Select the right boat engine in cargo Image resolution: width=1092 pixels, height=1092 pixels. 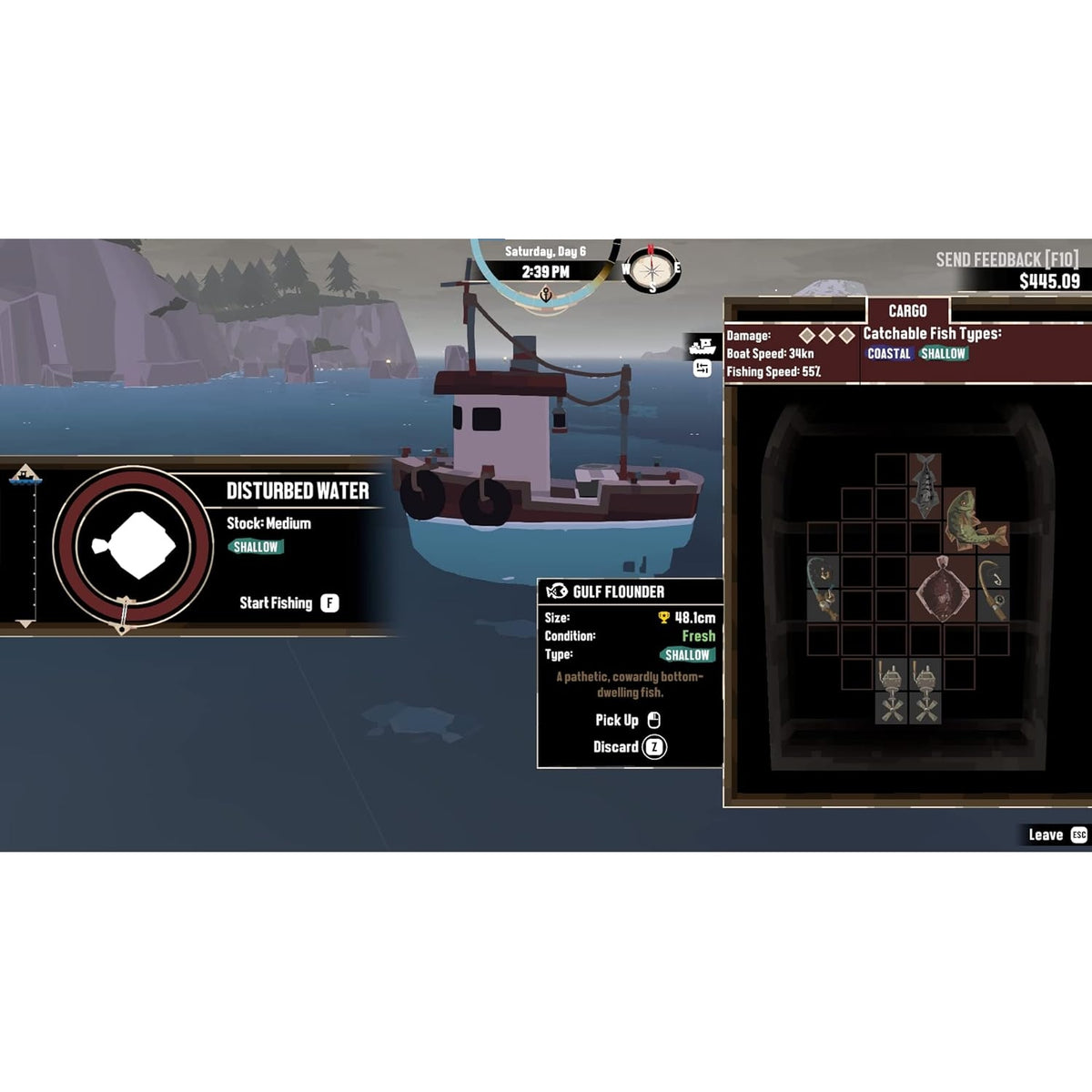tap(925, 693)
